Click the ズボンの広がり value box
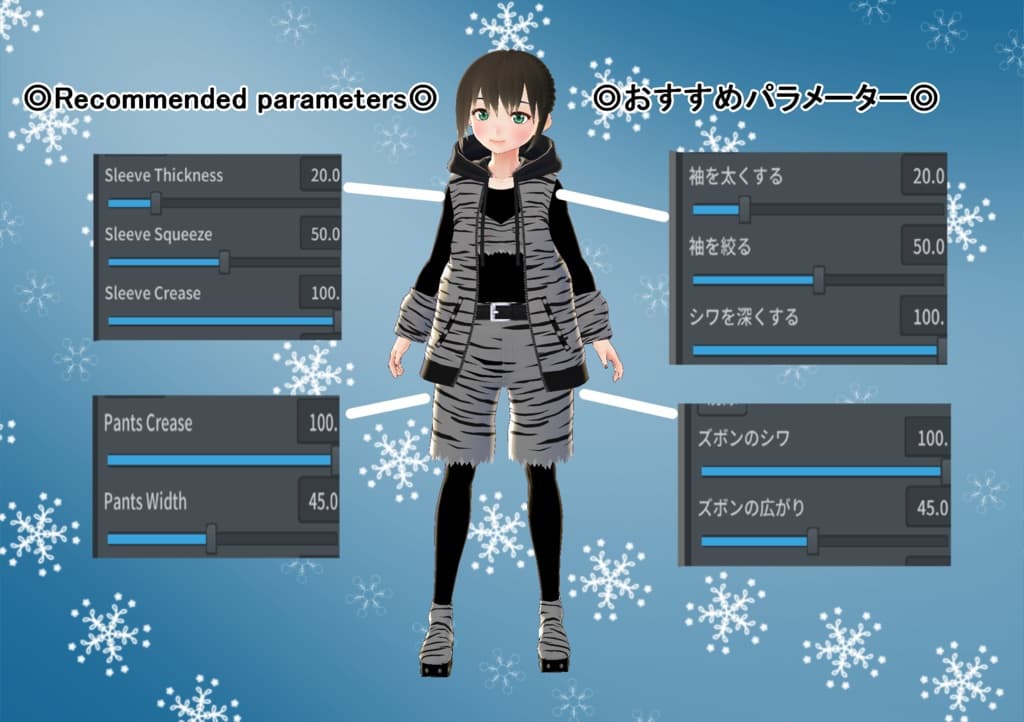The width and height of the screenshot is (1024, 722). [x=928, y=508]
